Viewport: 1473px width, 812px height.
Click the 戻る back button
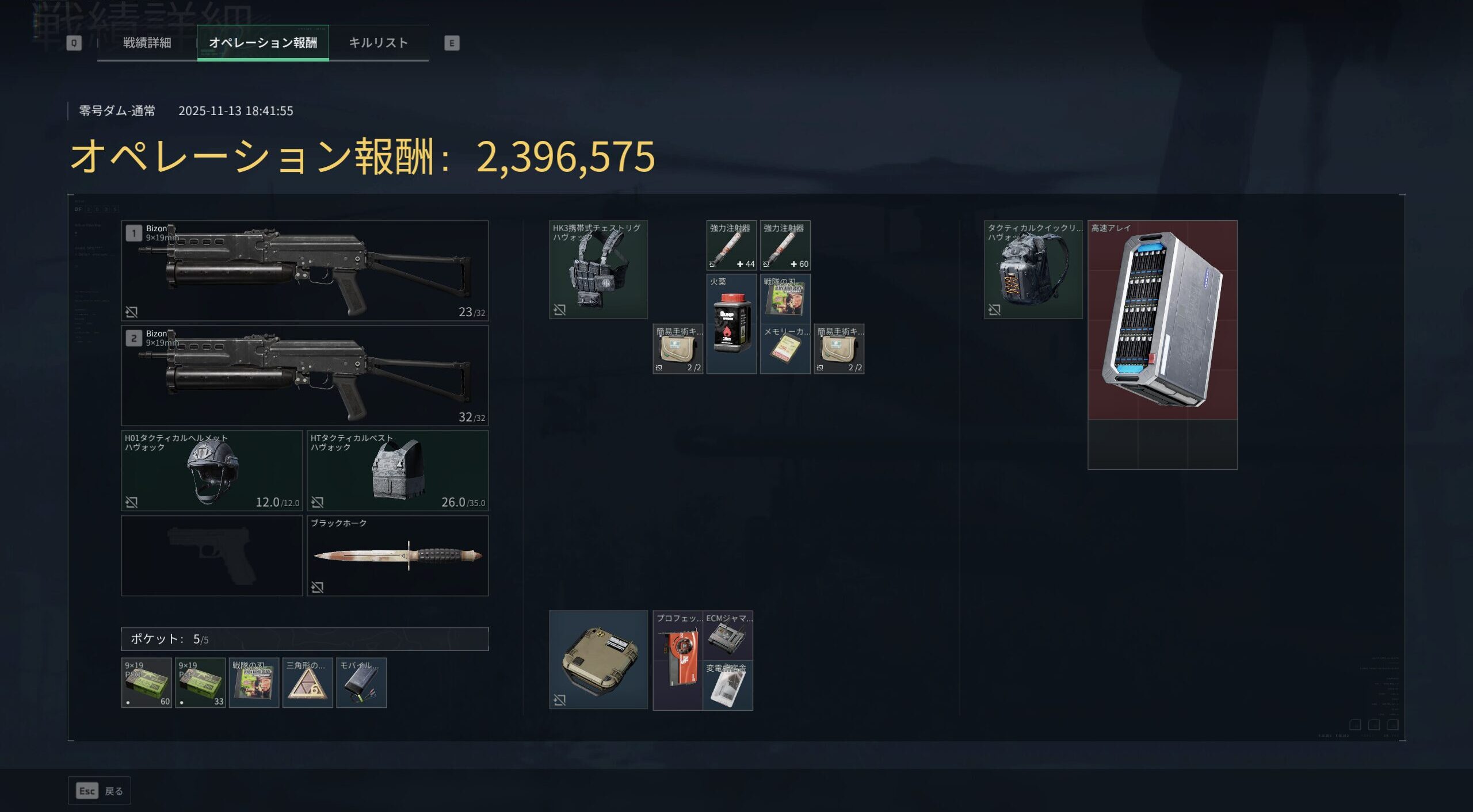coord(100,791)
